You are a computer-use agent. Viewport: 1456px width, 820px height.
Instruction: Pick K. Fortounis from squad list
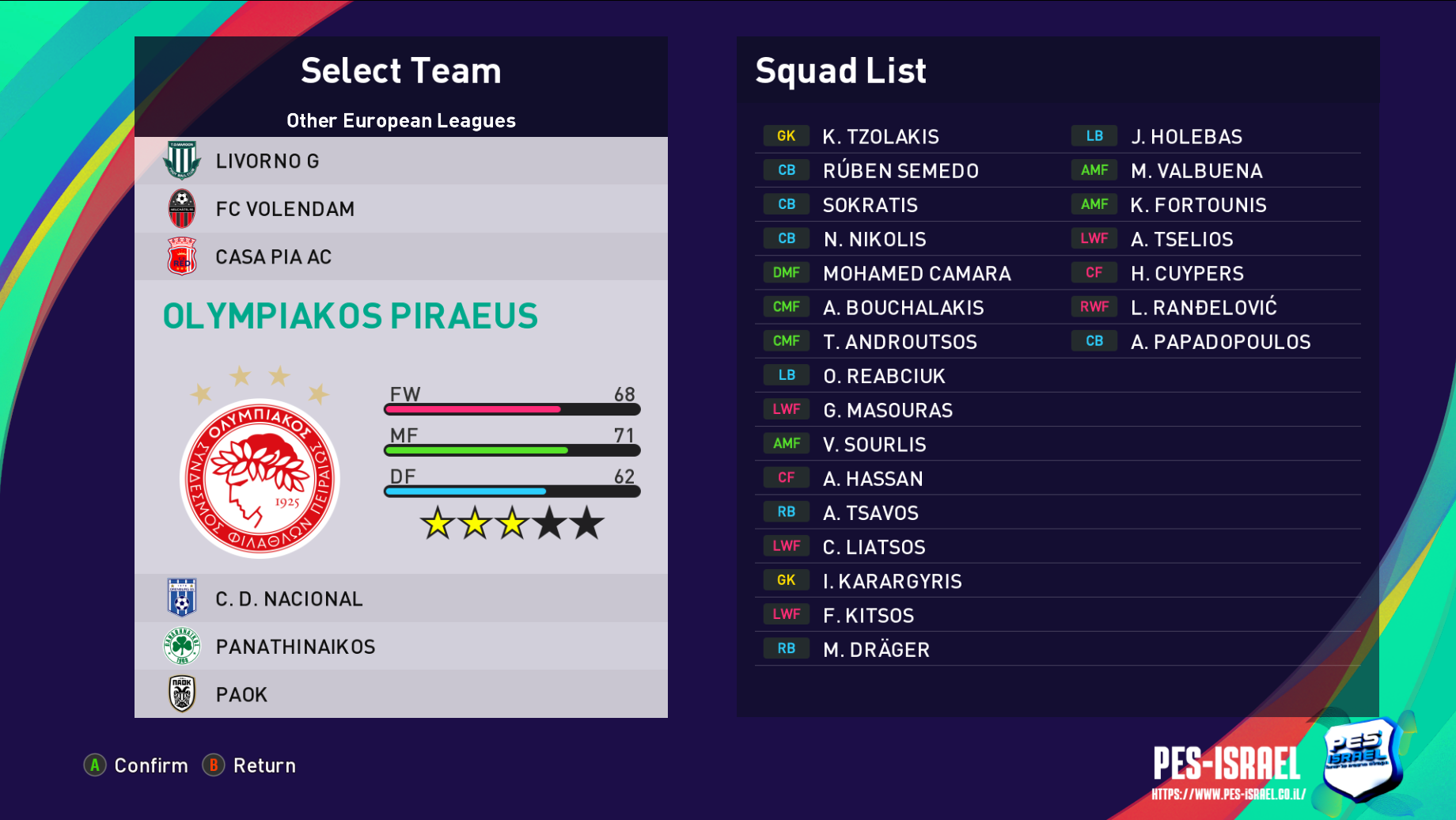(x=1198, y=205)
